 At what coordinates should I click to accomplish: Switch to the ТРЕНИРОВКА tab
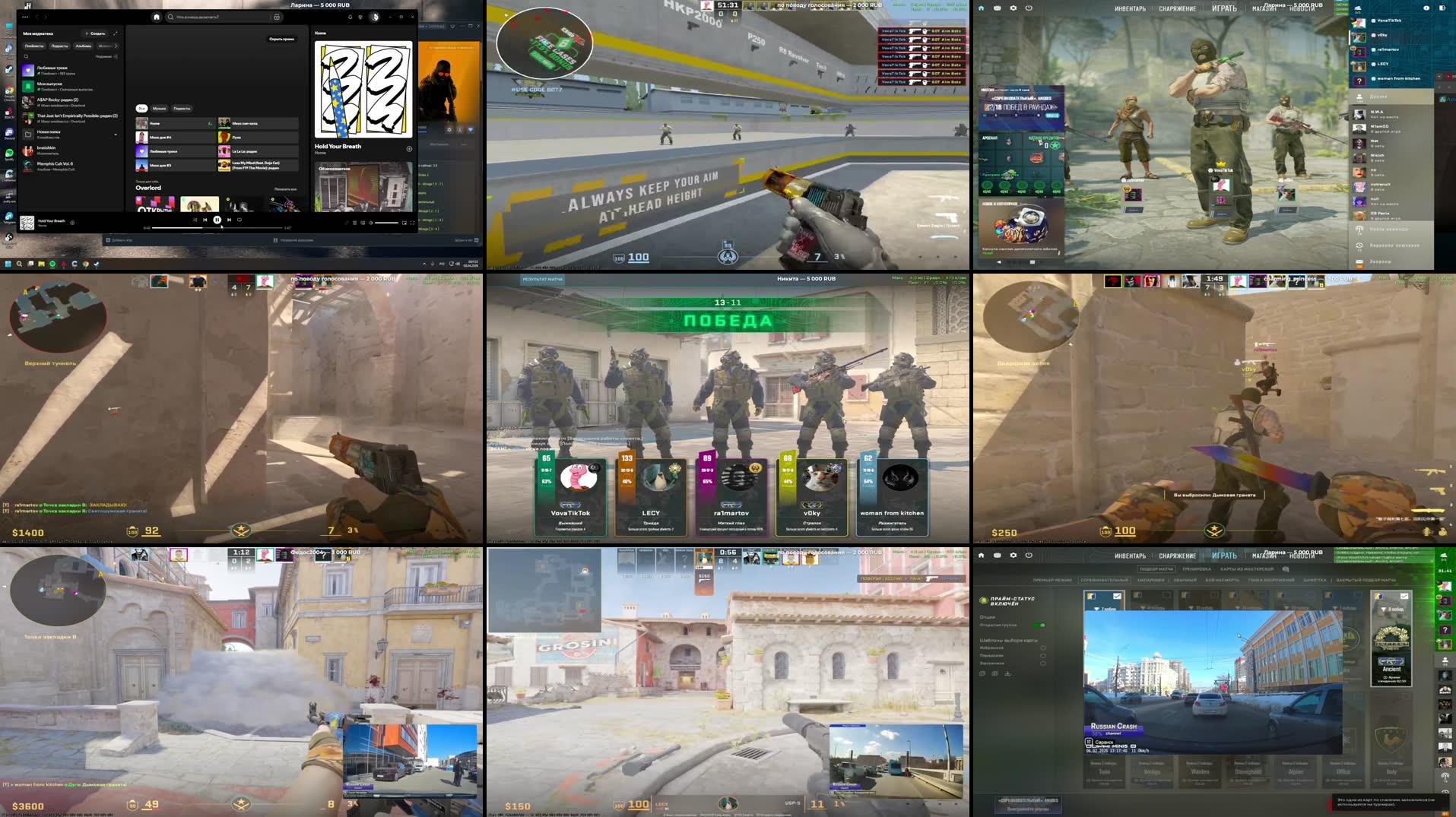click(x=1197, y=569)
